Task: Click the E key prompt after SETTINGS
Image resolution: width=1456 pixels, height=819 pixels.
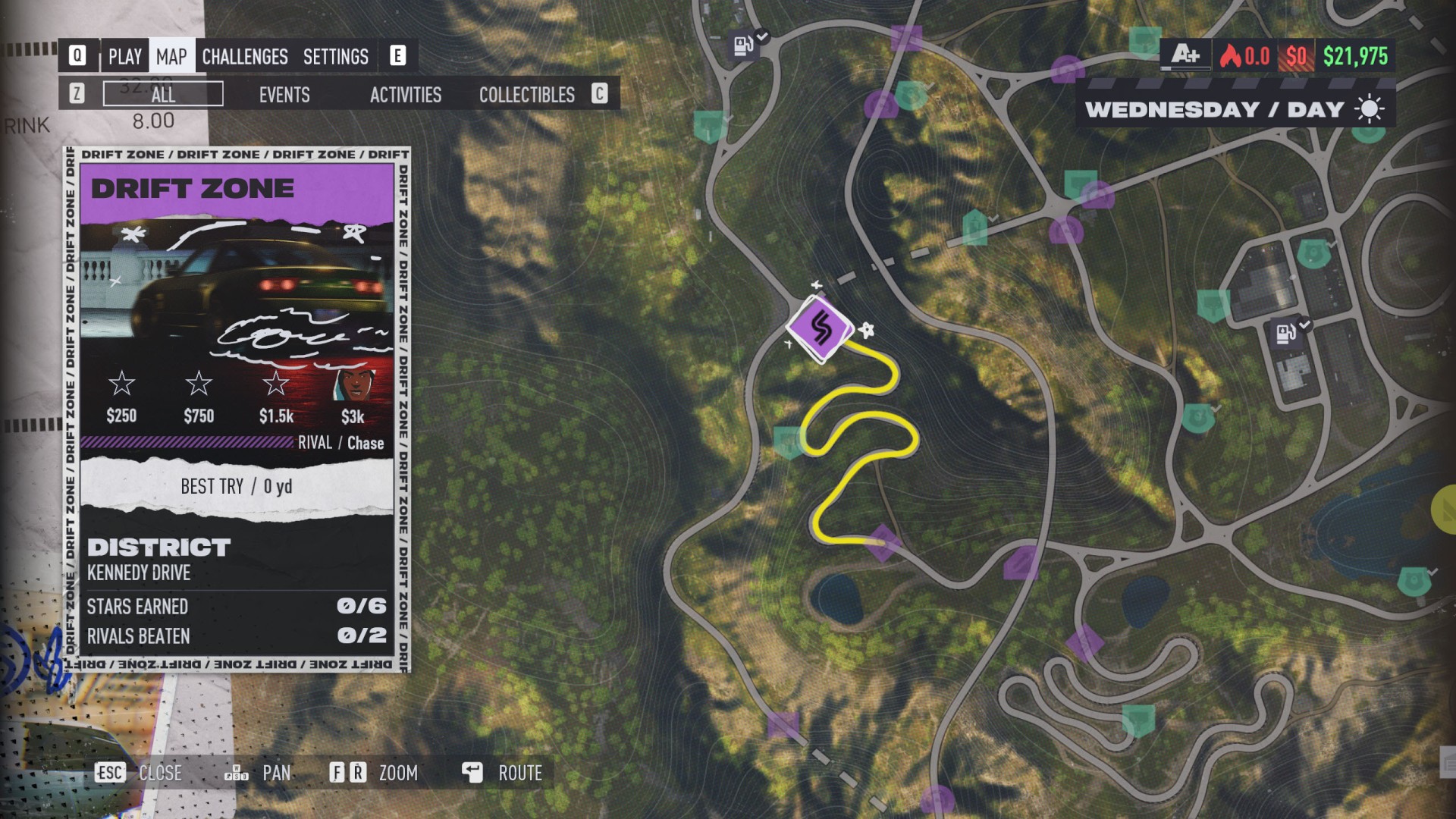Action: coord(397,55)
